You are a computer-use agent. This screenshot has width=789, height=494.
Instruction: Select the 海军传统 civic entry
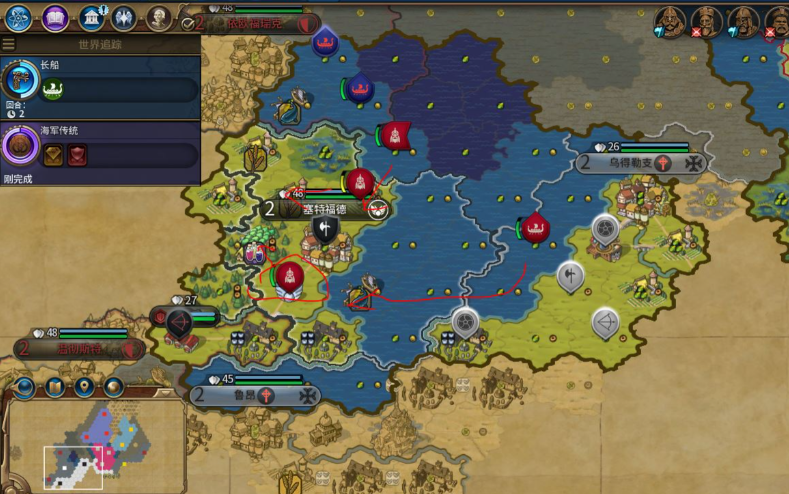click(100, 147)
